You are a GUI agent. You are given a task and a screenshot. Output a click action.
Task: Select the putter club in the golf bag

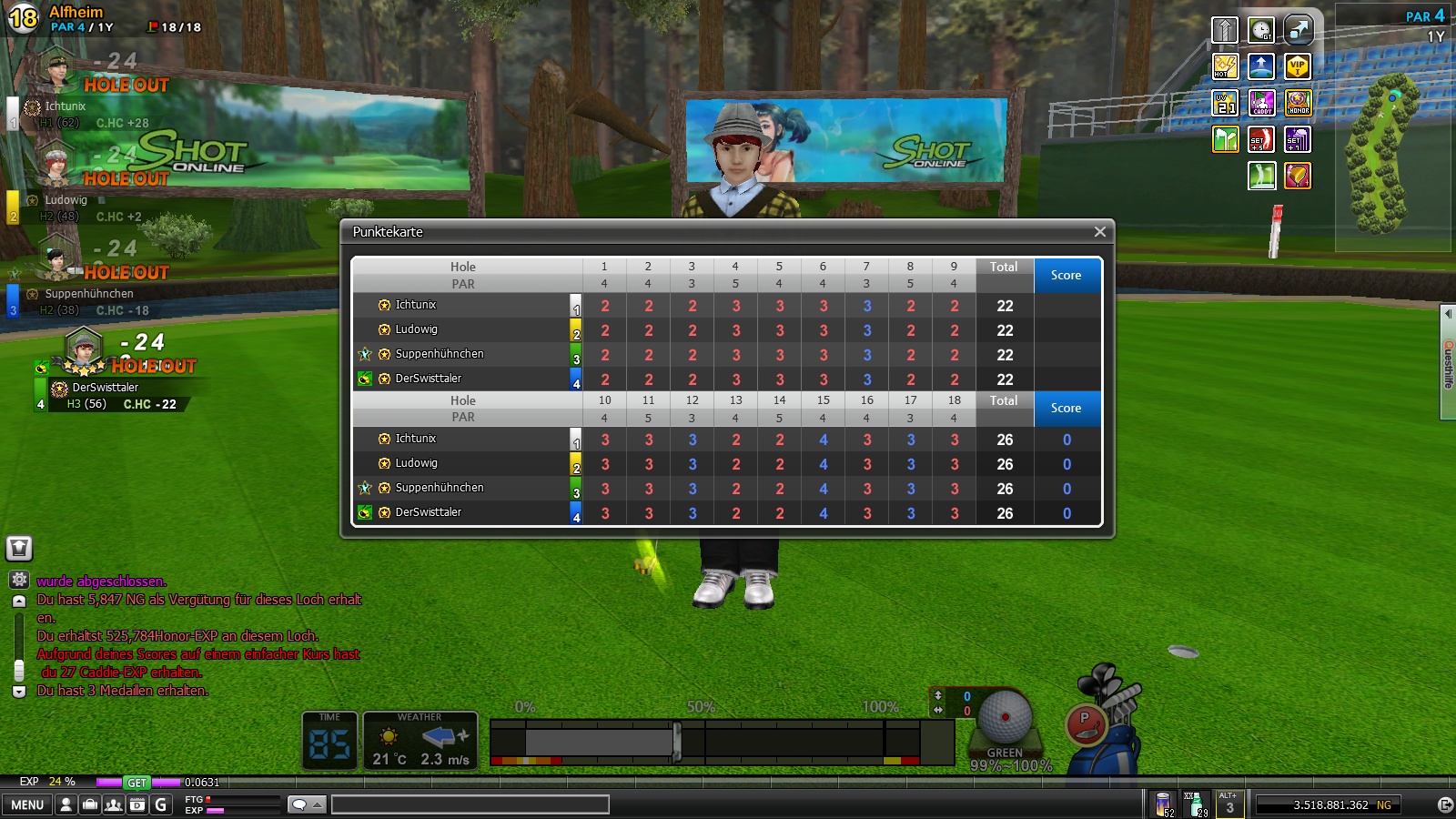[x=1085, y=725]
